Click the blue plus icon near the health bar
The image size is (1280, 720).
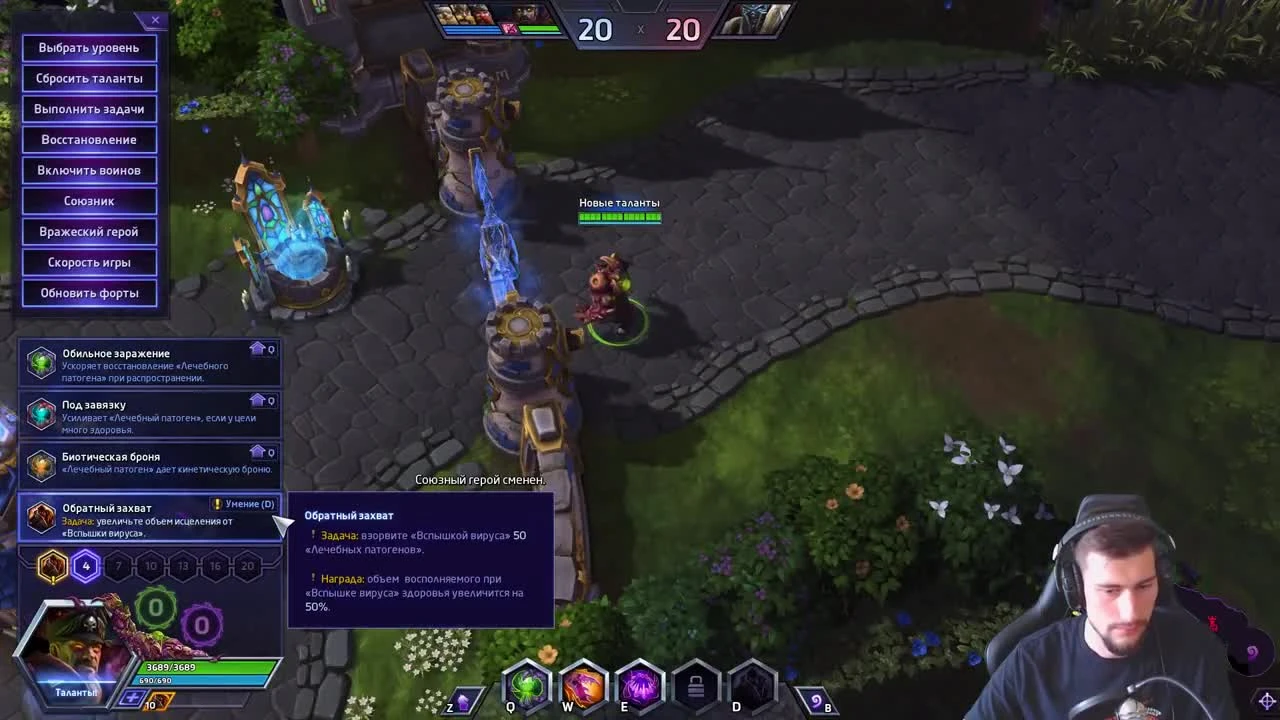pyautogui.click(x=129, y=697)
